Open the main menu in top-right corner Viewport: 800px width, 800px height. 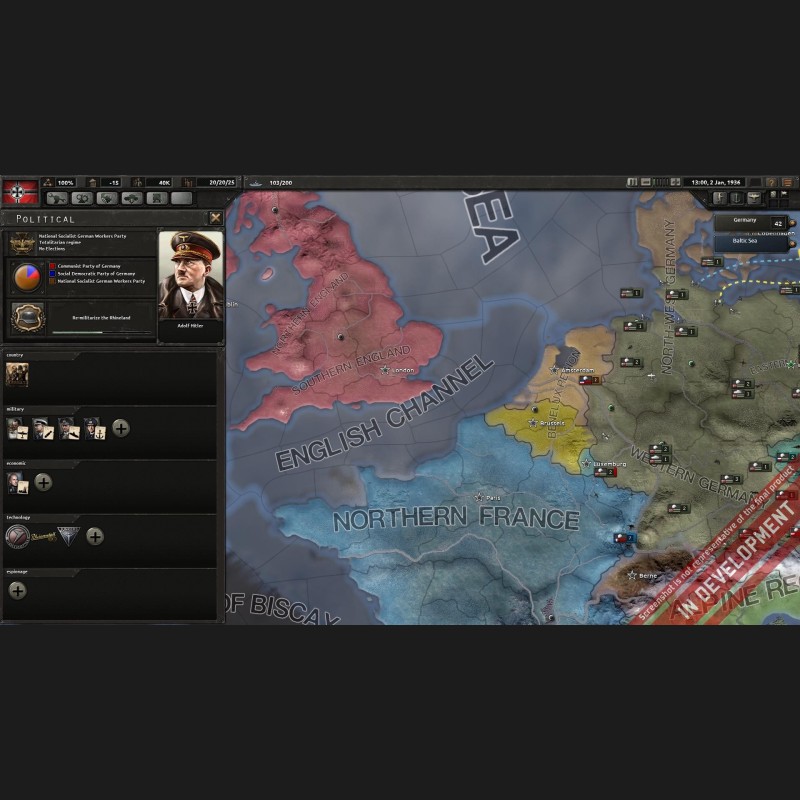coord(789,182)
